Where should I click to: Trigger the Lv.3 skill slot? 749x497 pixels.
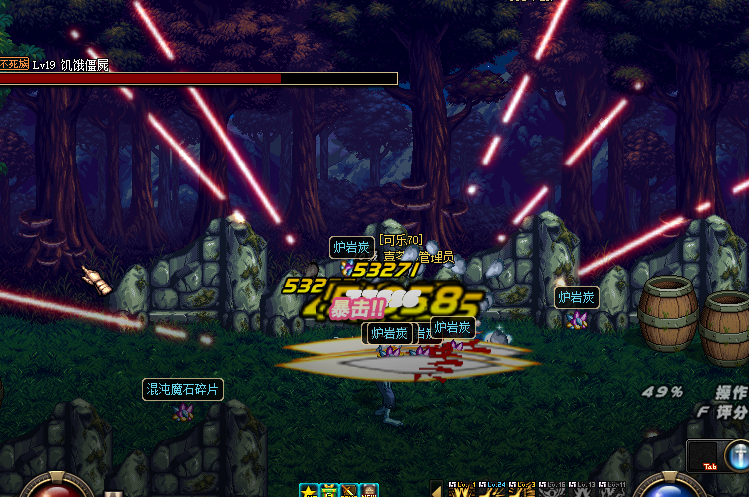pyautogui.click(x=523, y=490)
